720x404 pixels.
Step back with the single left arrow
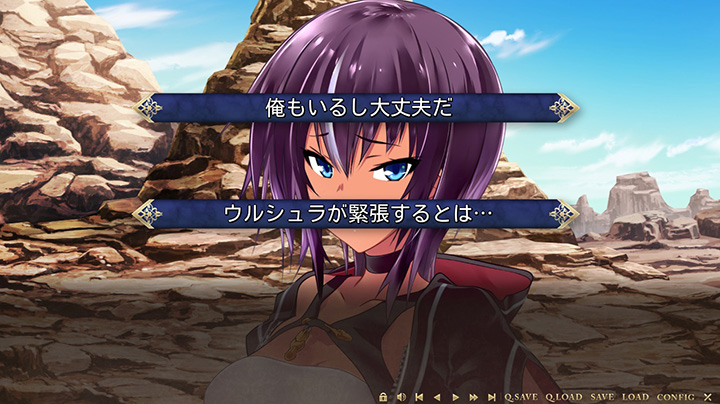437,397
